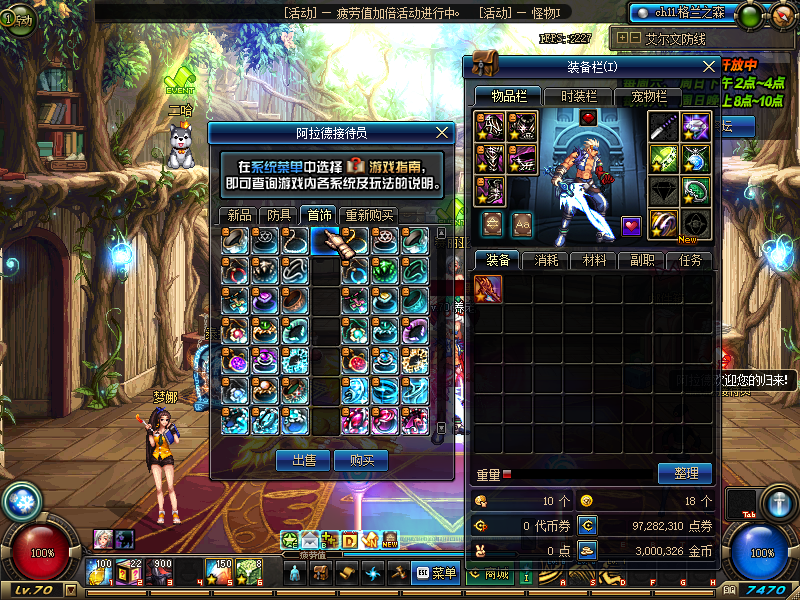Show the 消耗 consumables tab
The height and width of the screenshot is (600, 800).
[546, 260]
